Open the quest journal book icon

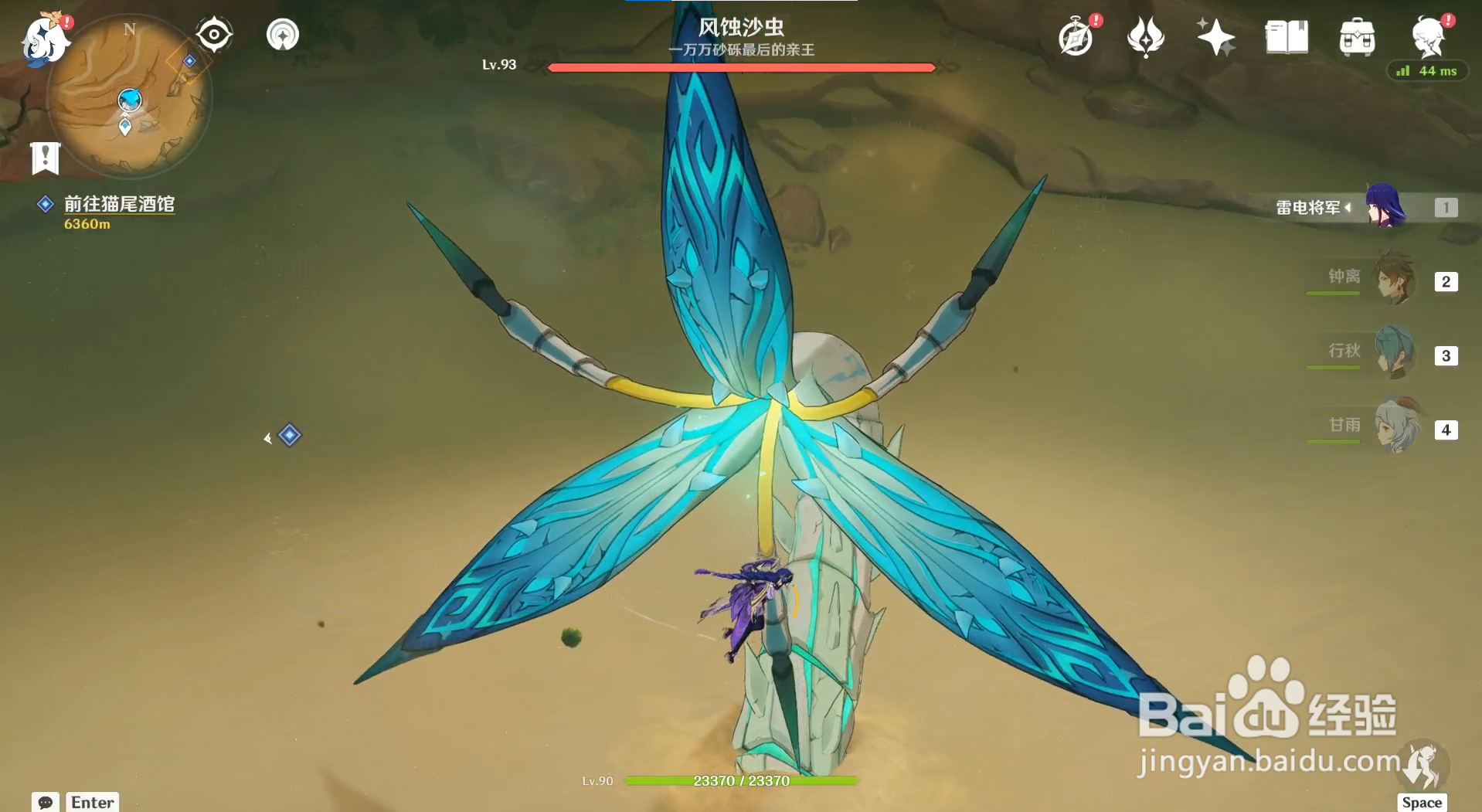(x=1285, y=36)
